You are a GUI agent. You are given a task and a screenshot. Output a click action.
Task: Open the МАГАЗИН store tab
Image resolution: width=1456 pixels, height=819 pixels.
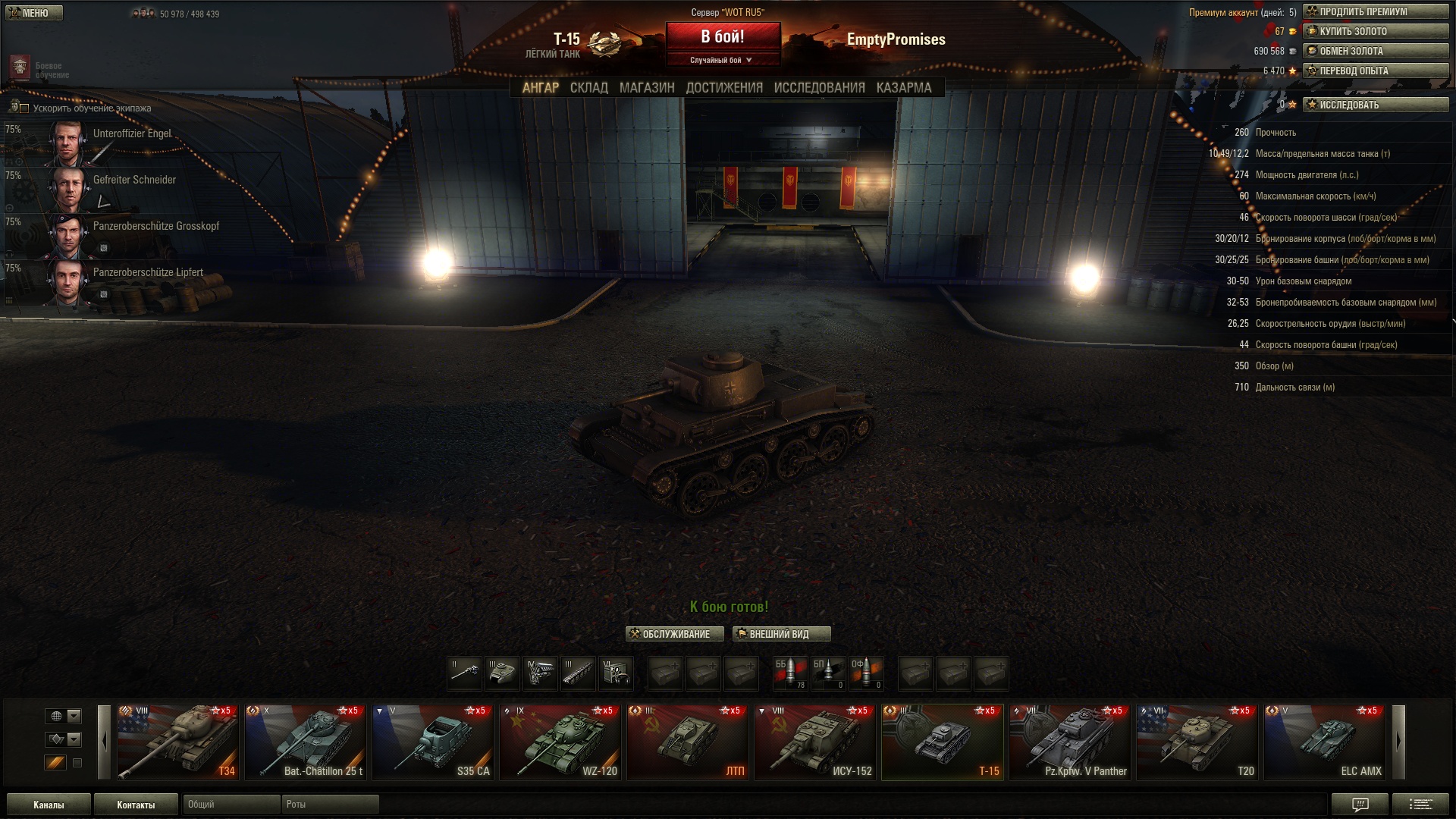(x=646, y=88)
